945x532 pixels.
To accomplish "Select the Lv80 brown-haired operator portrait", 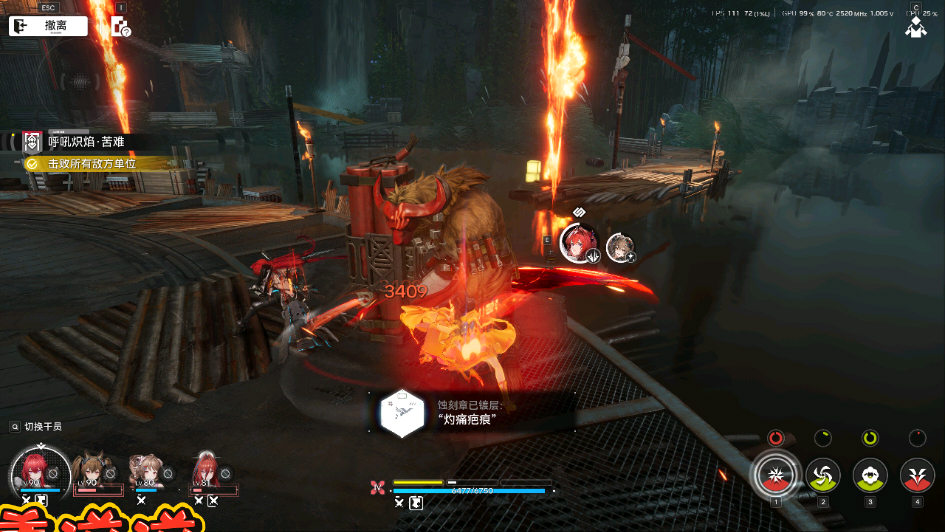I will tap(147, 471).
